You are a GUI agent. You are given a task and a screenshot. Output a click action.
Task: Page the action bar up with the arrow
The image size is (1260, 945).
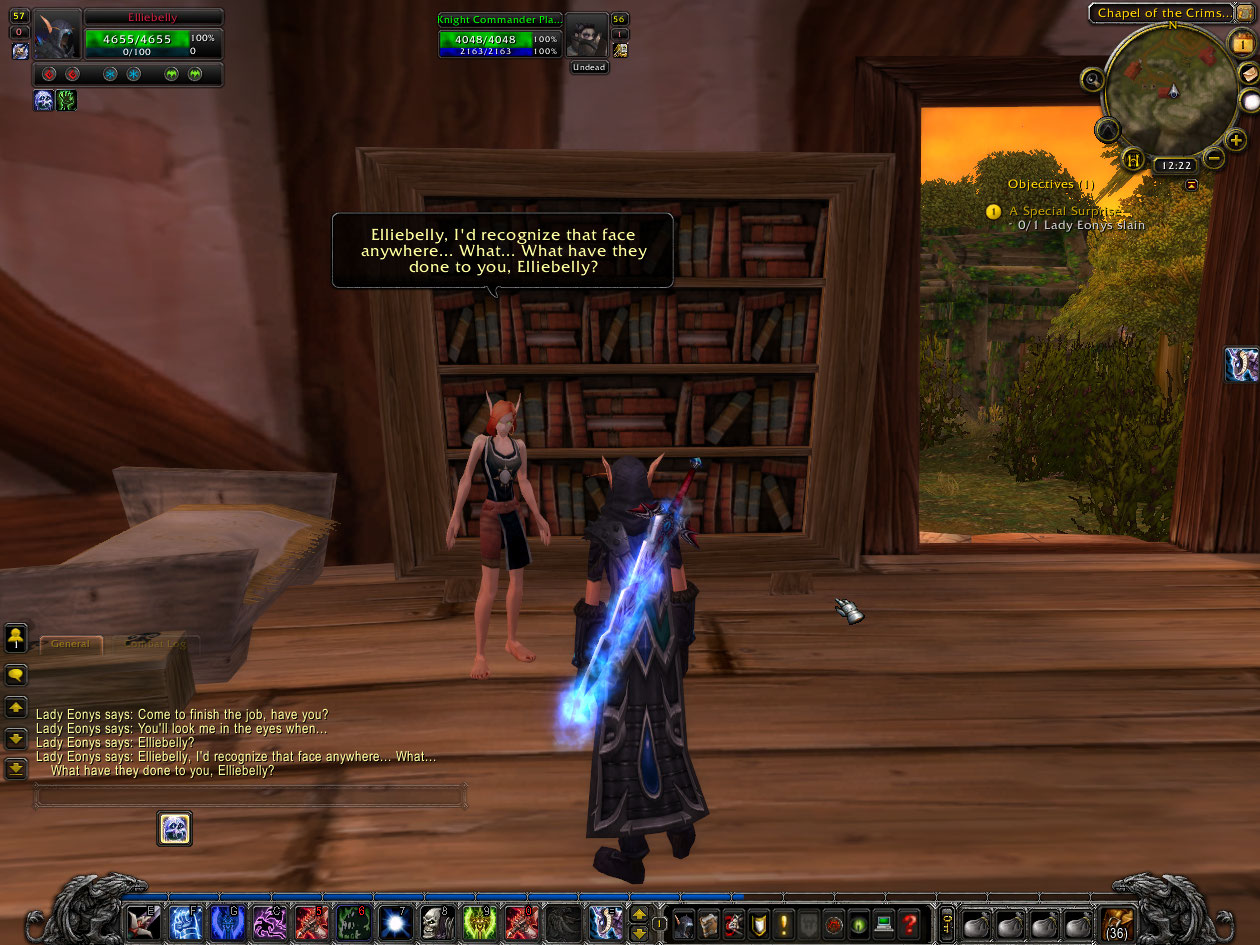[x=639, y=914]
